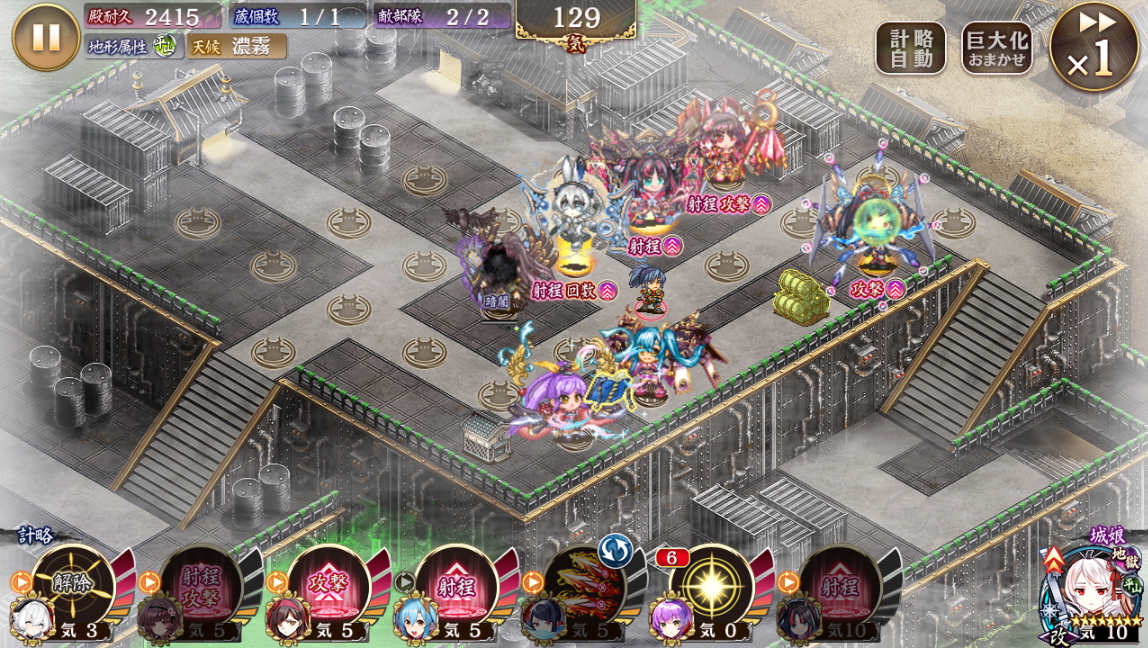Use the 射程攻撃 stratagem skill
This screenshot has width=1148, height=648.
(x=201, y=586)
